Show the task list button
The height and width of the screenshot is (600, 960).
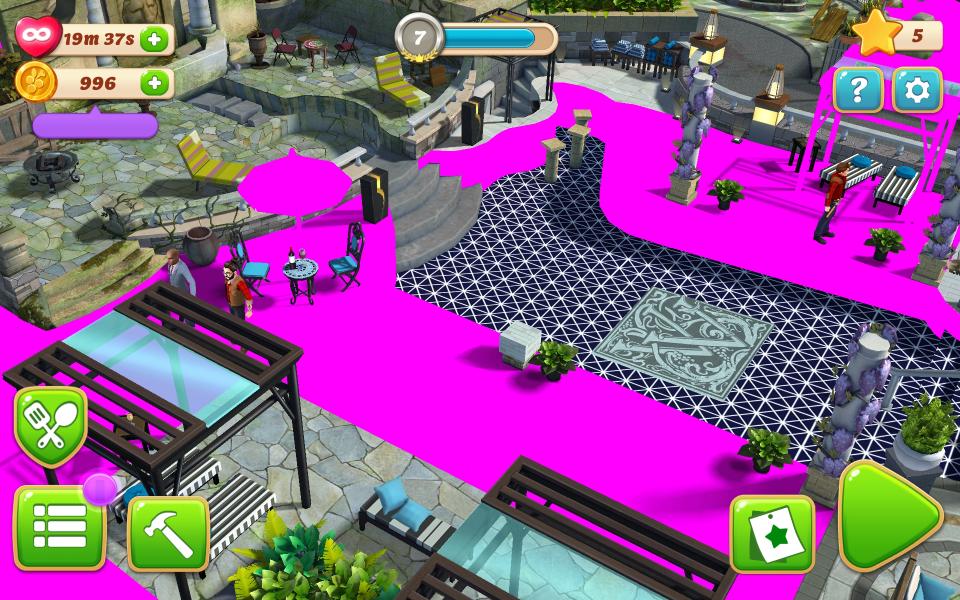59,528
